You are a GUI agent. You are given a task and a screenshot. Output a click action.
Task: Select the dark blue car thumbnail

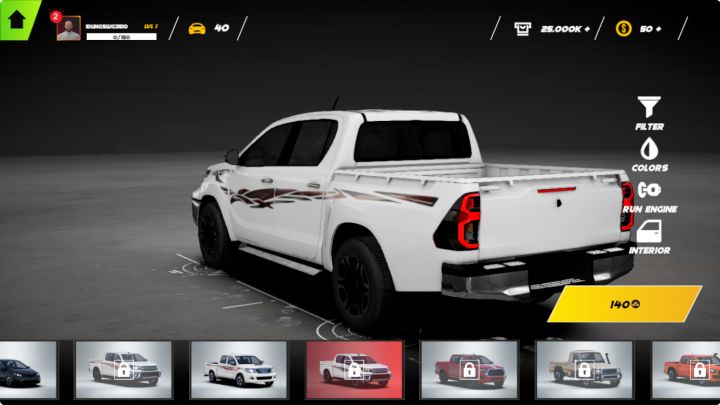26,370
